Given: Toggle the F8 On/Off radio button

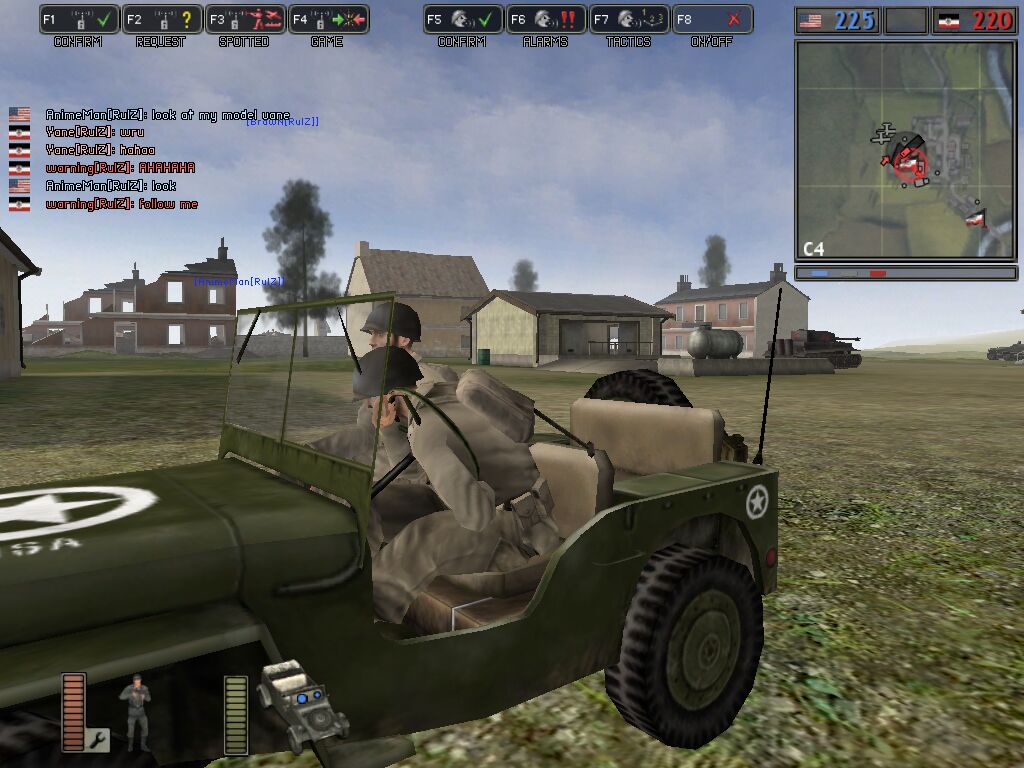Looking at the screenshot, I should [x=711, y=20].
